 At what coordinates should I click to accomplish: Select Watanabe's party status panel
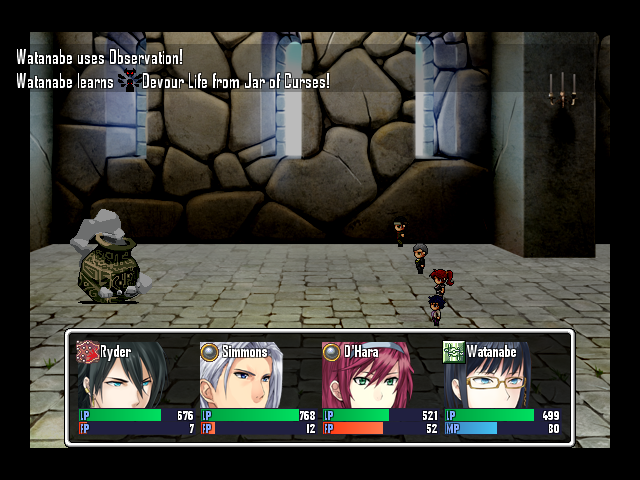click(502, 388)
